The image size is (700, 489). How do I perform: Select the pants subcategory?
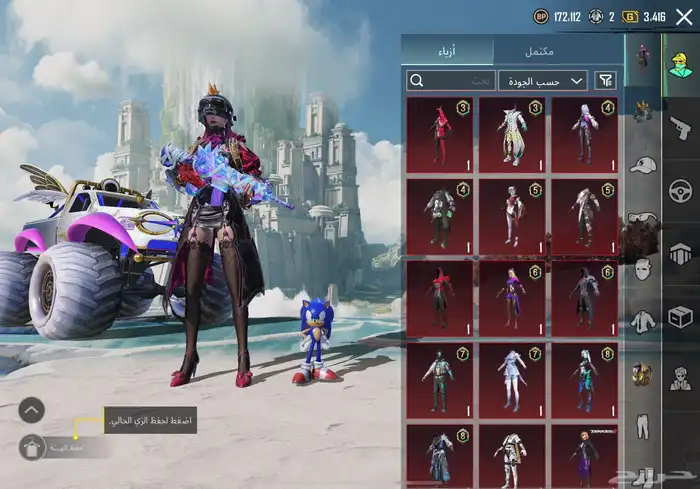click(x=643, y=426)
